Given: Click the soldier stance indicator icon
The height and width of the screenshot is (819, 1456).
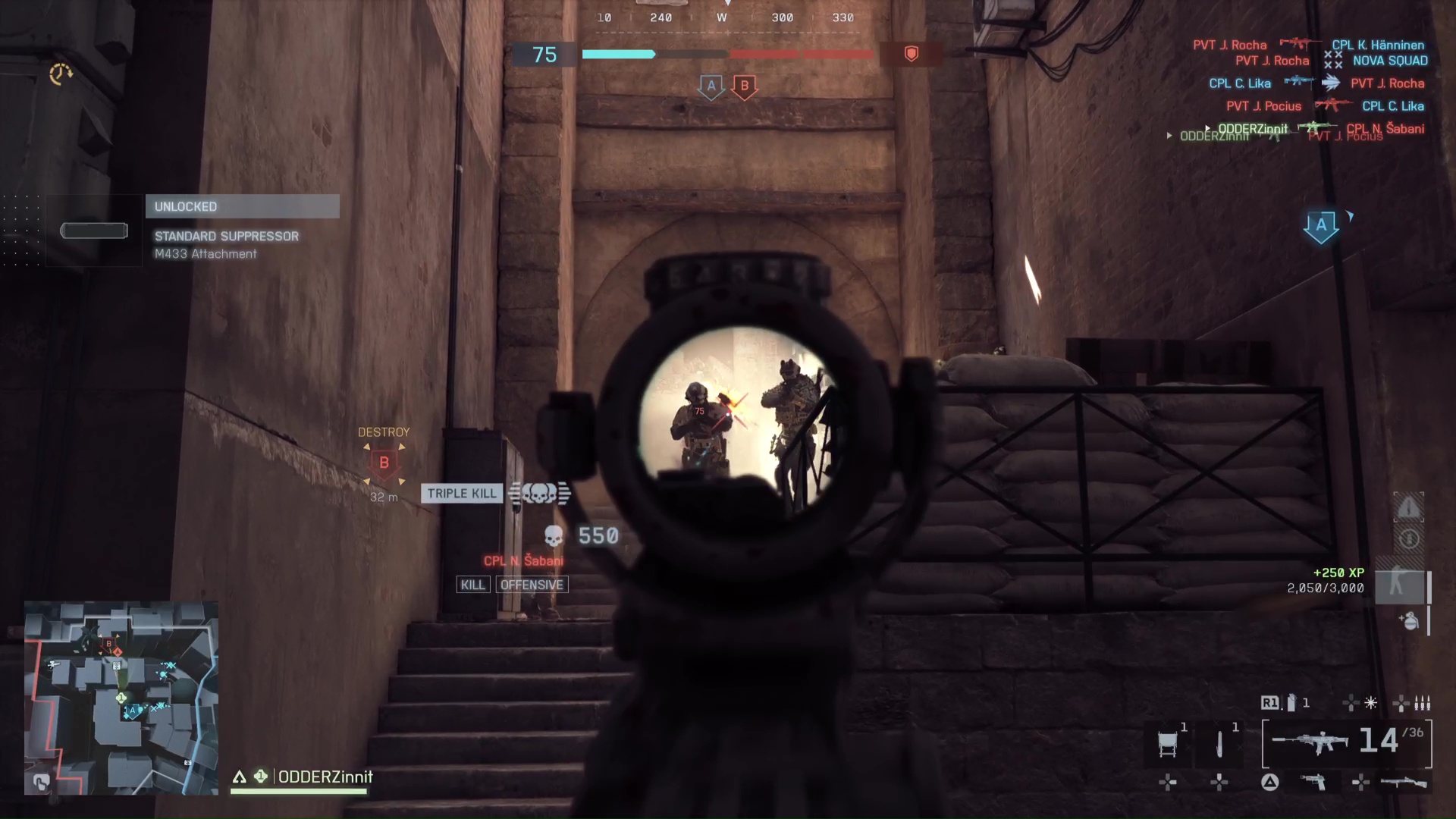Looking at the screenshot, I should [1398, 585].
